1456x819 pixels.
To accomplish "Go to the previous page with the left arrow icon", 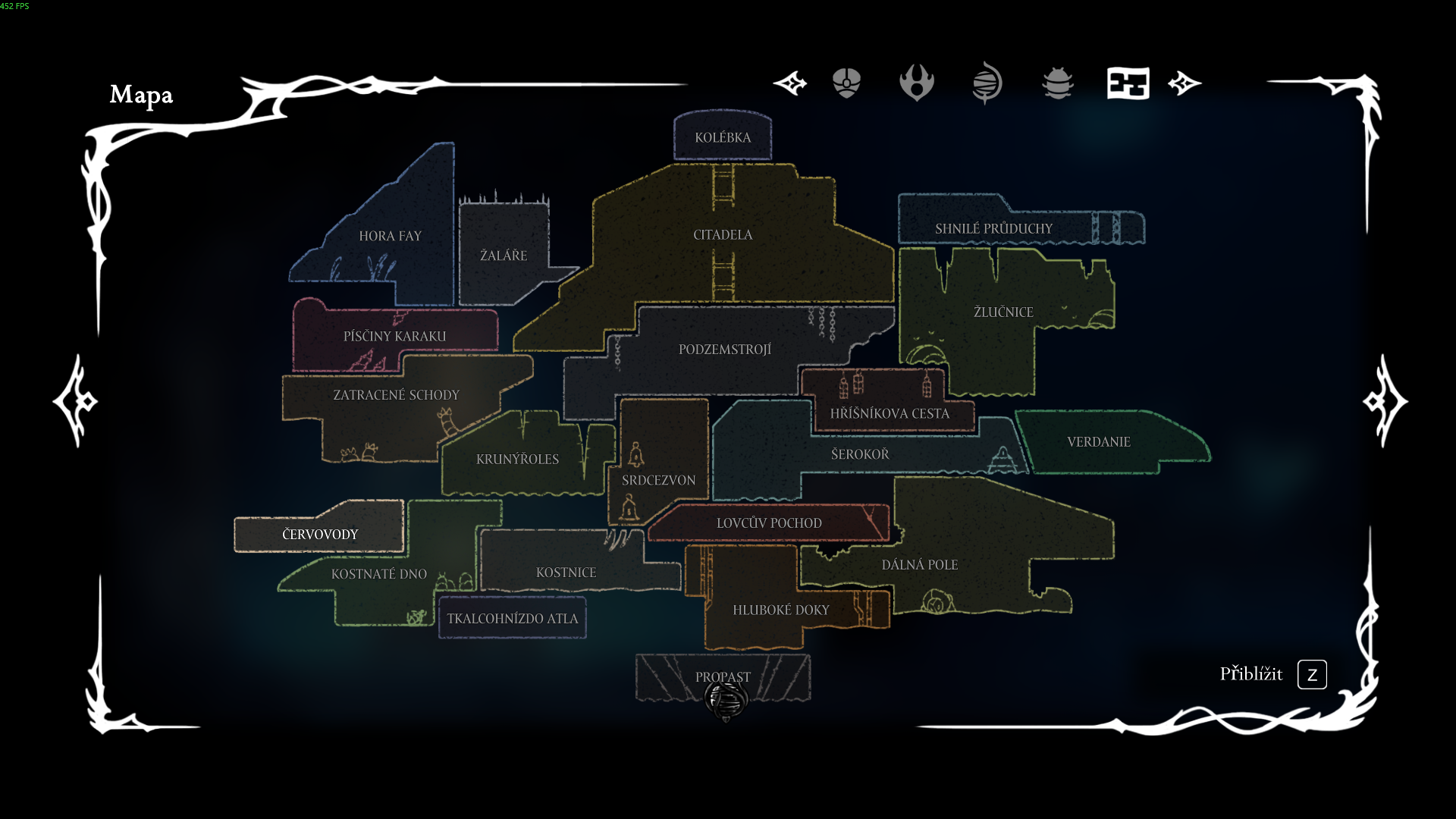I will pos(791,83).
